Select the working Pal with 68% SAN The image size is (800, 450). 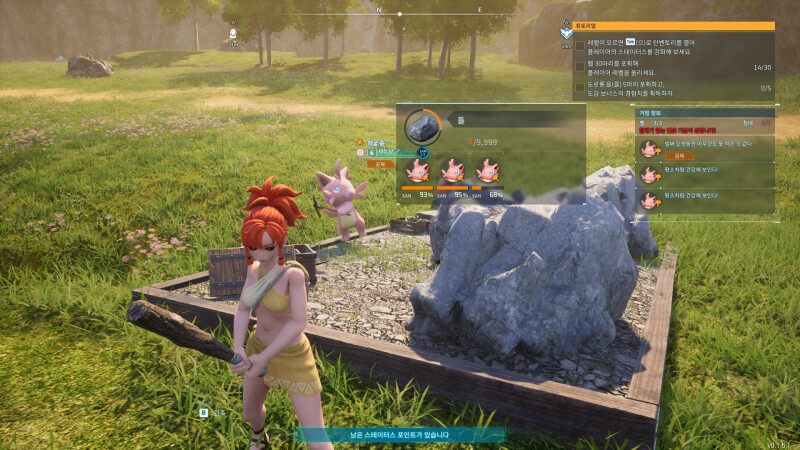click(487, 171)
